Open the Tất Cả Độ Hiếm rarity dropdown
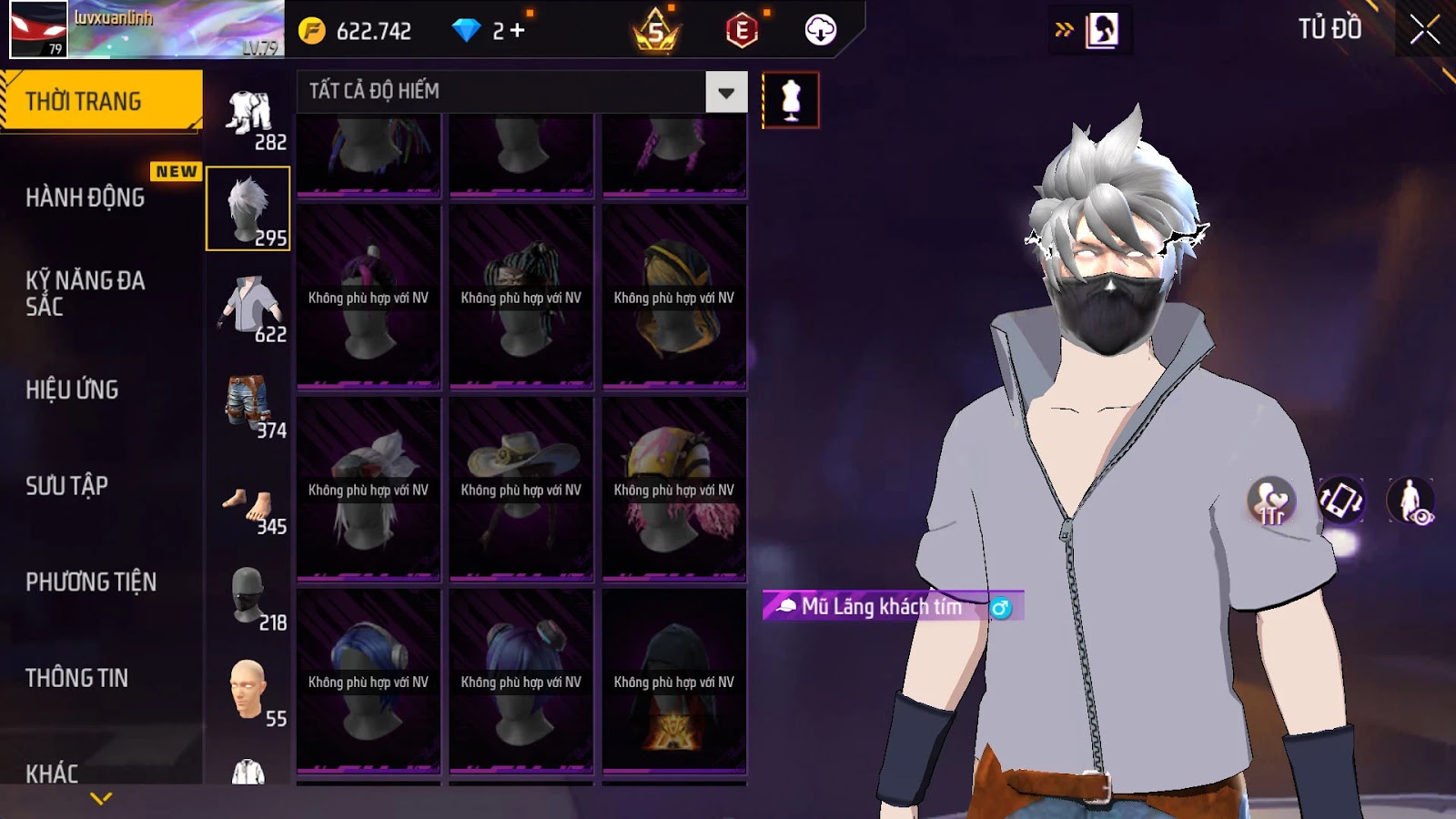 725,92
